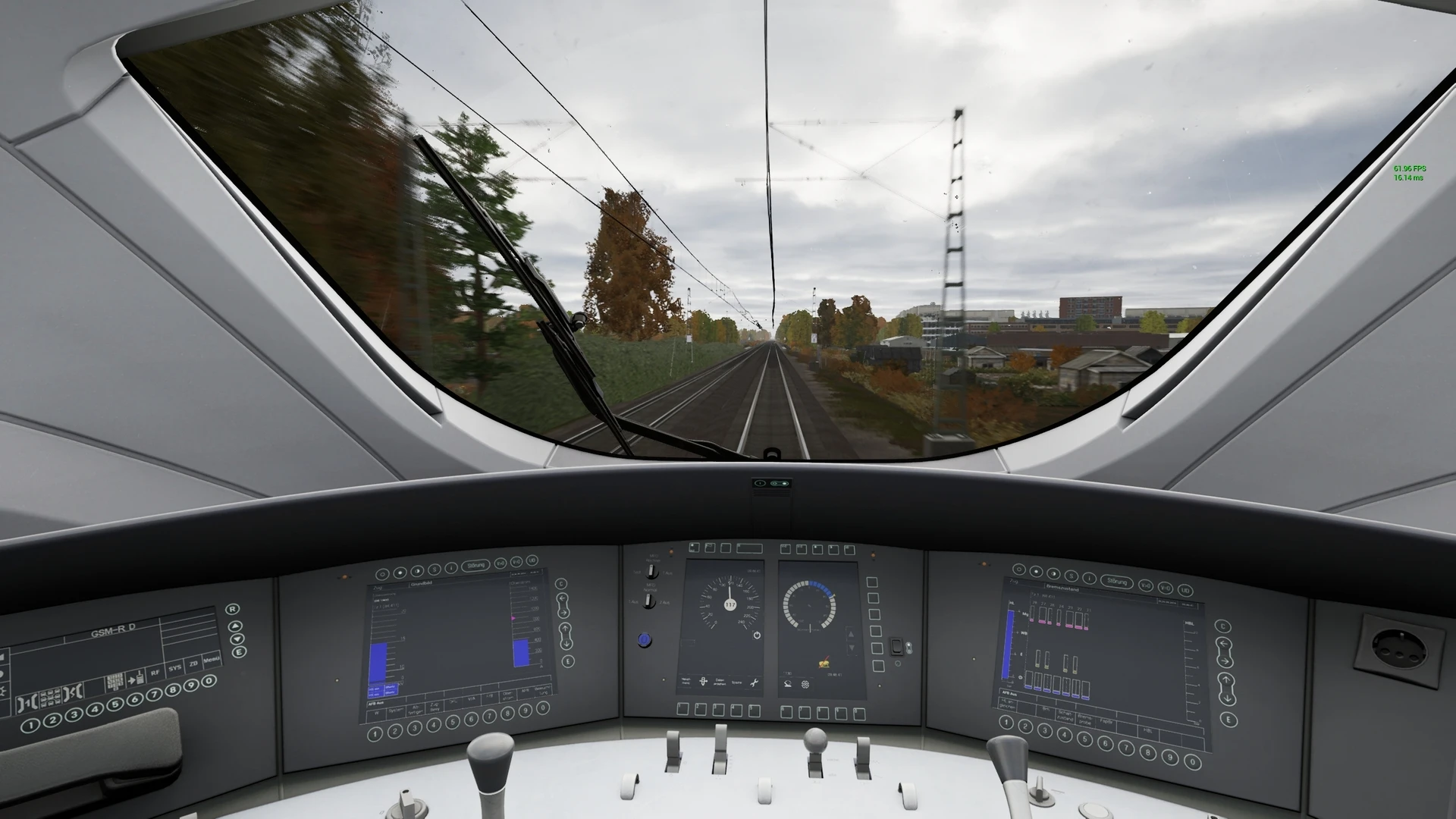Turn the MFD Normal rotary switch

point(650,601)
